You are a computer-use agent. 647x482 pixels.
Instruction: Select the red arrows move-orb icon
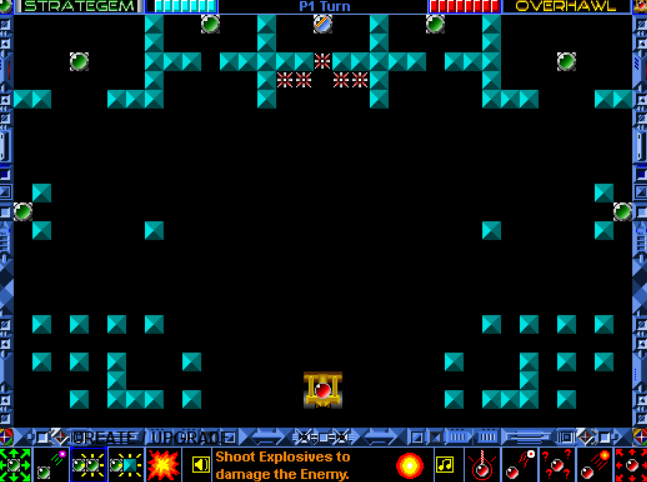(x=629, y=465)
